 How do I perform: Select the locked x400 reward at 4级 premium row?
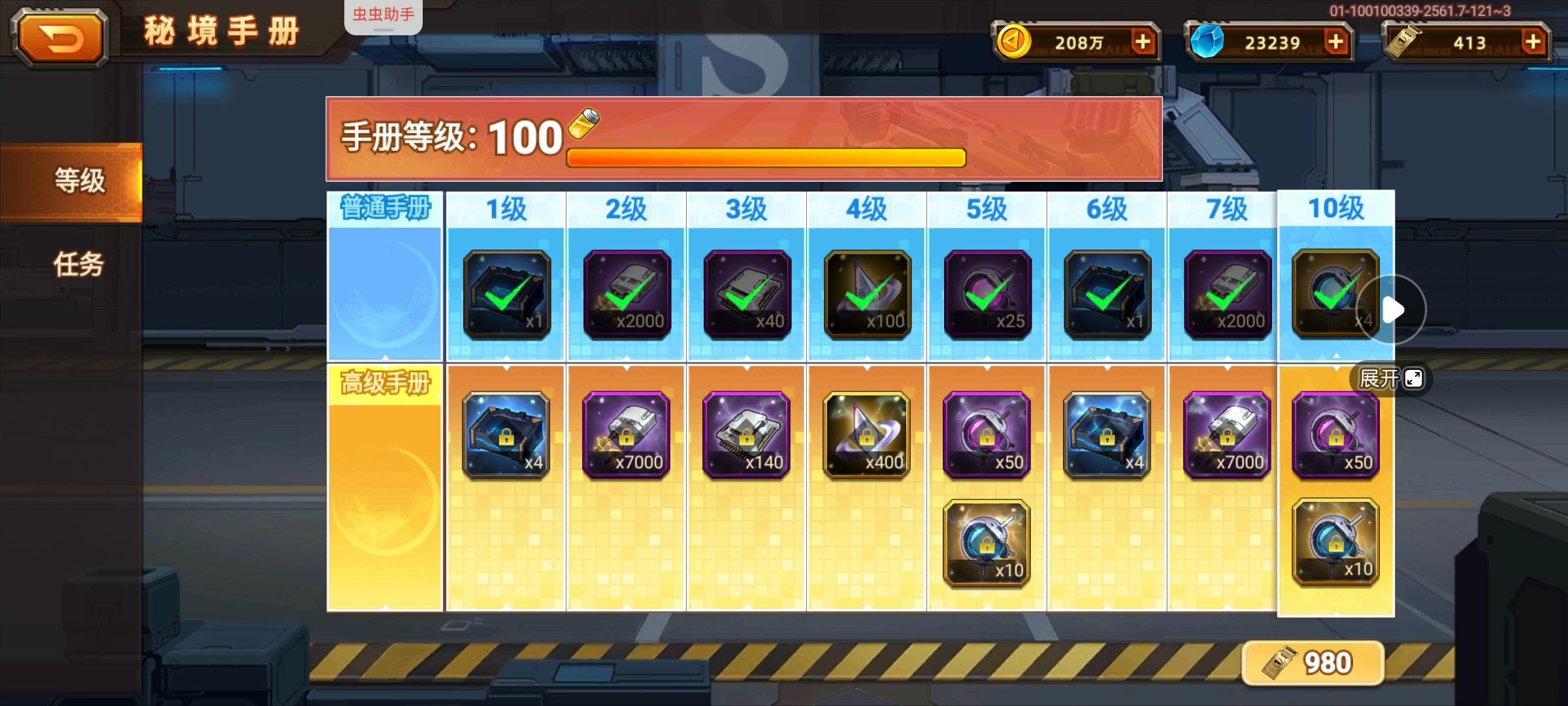(x=866, y=435)
